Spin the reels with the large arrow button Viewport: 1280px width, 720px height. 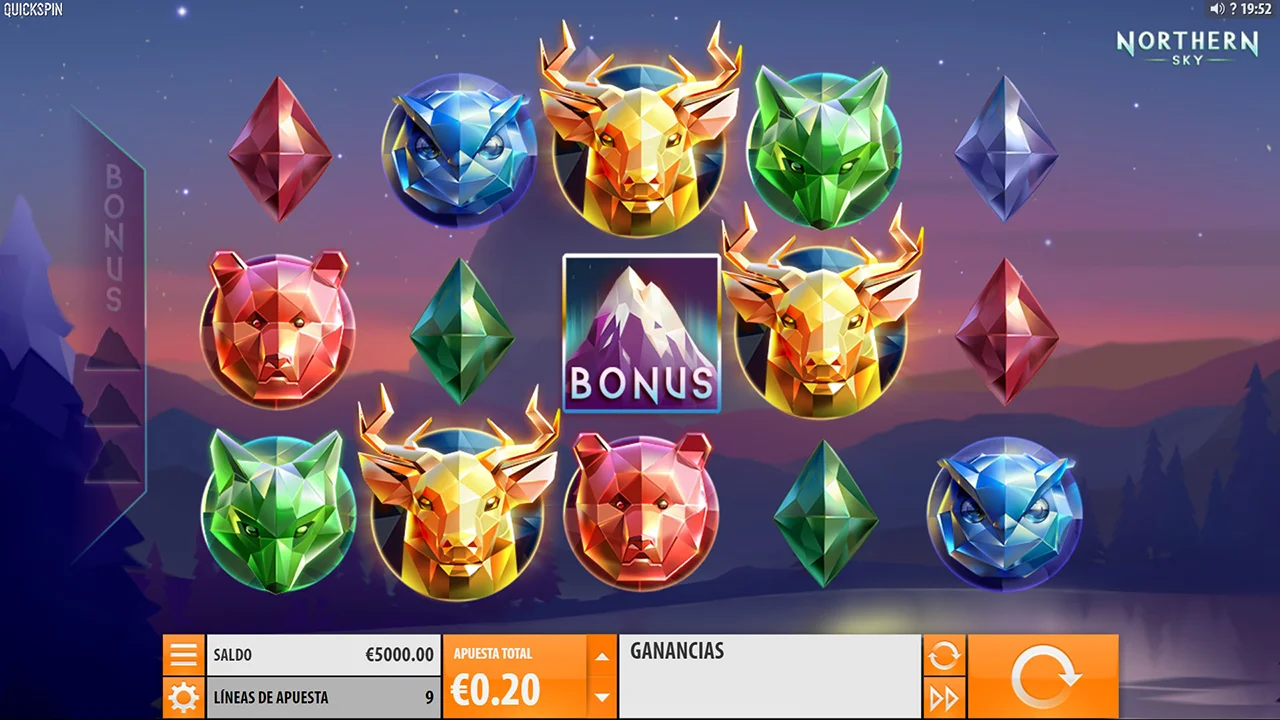(x=1043, y=676)
